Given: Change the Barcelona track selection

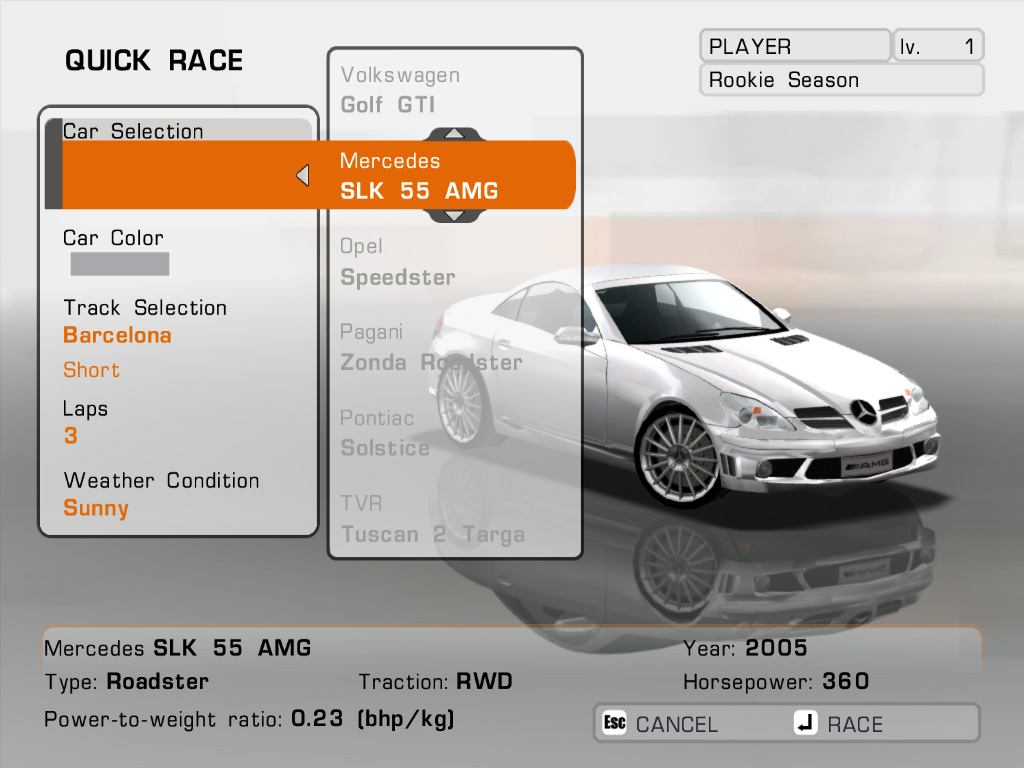Looking at the screenshot, I should (117, 335).
